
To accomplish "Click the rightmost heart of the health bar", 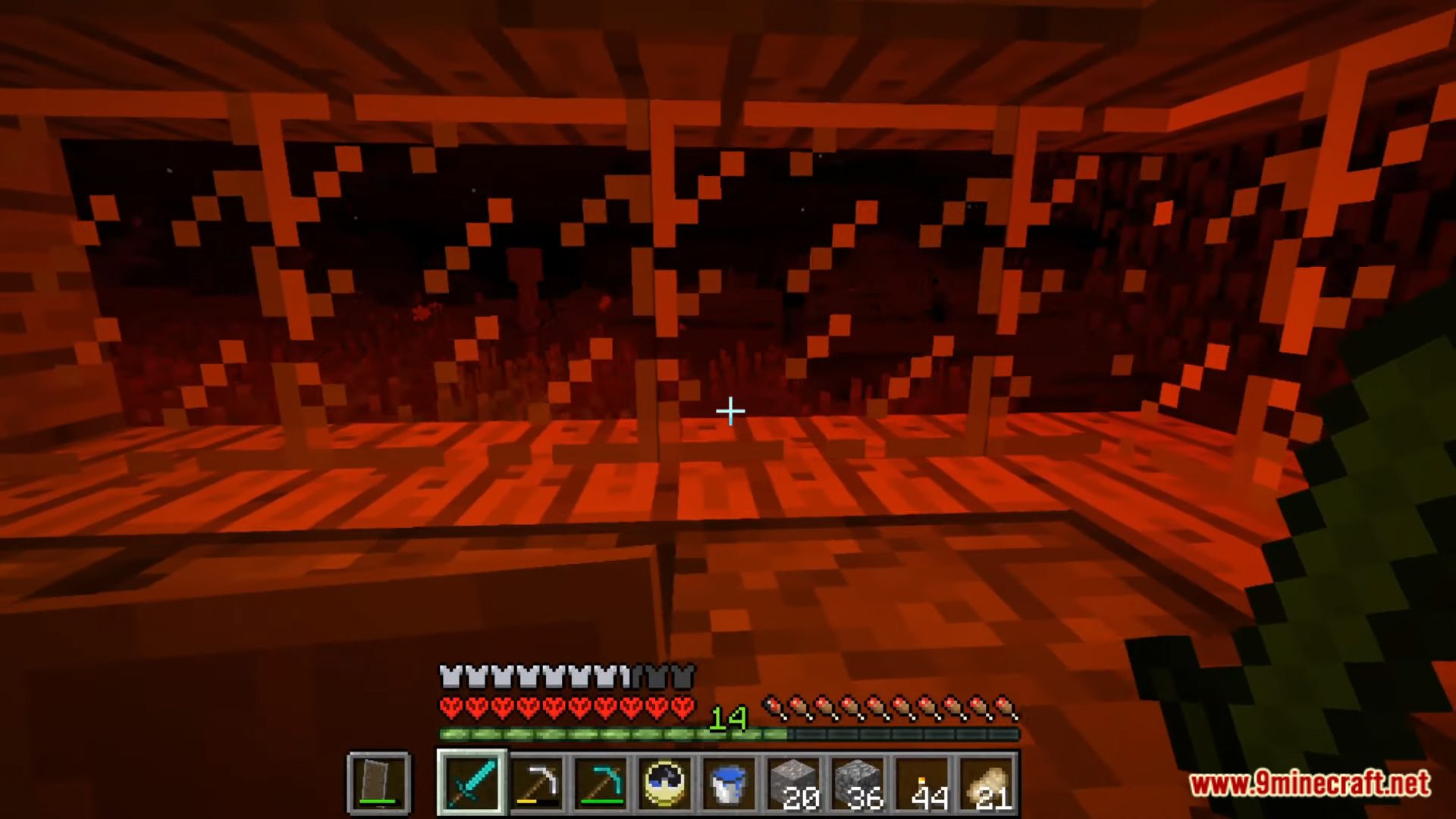I will pyautogui.click(x=680, y=707).
